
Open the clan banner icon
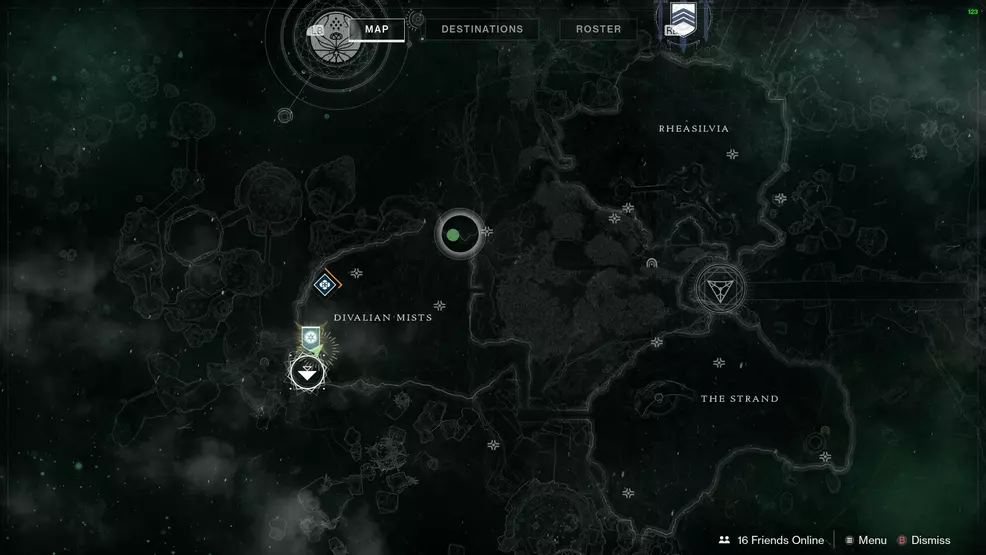(683, 17)
